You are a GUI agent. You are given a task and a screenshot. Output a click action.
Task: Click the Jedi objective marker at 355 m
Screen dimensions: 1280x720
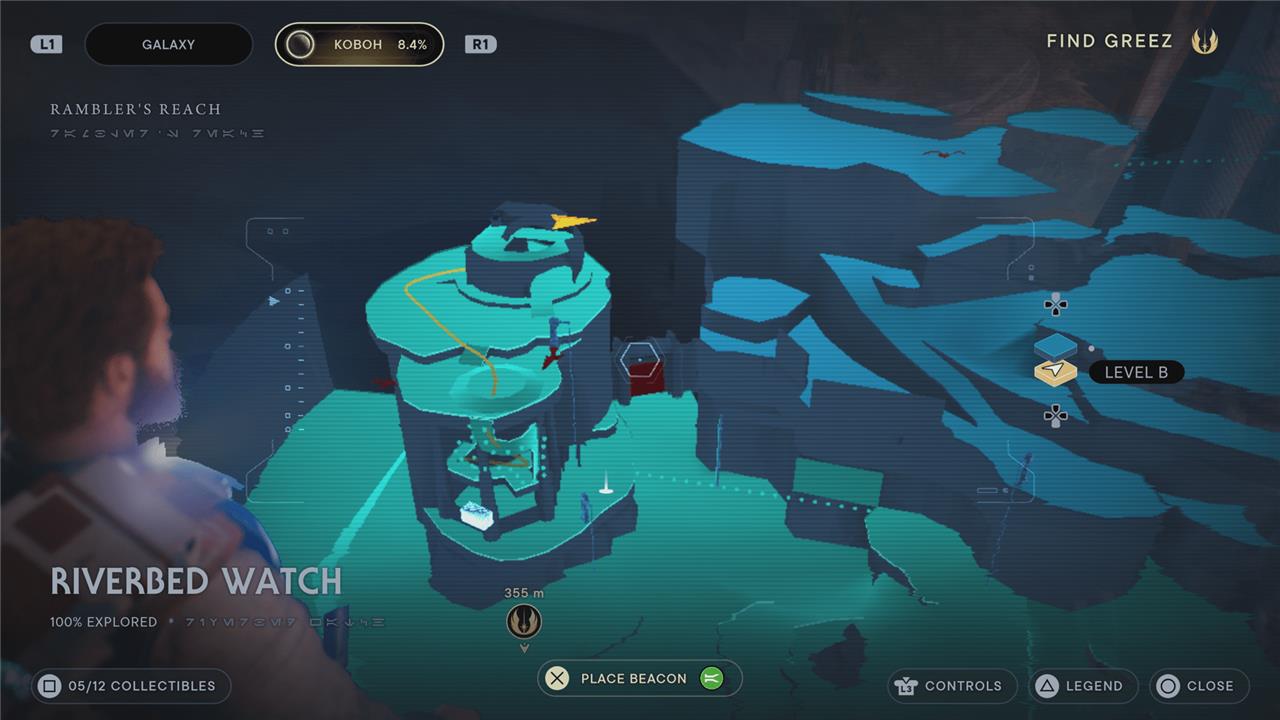(524, 621)
